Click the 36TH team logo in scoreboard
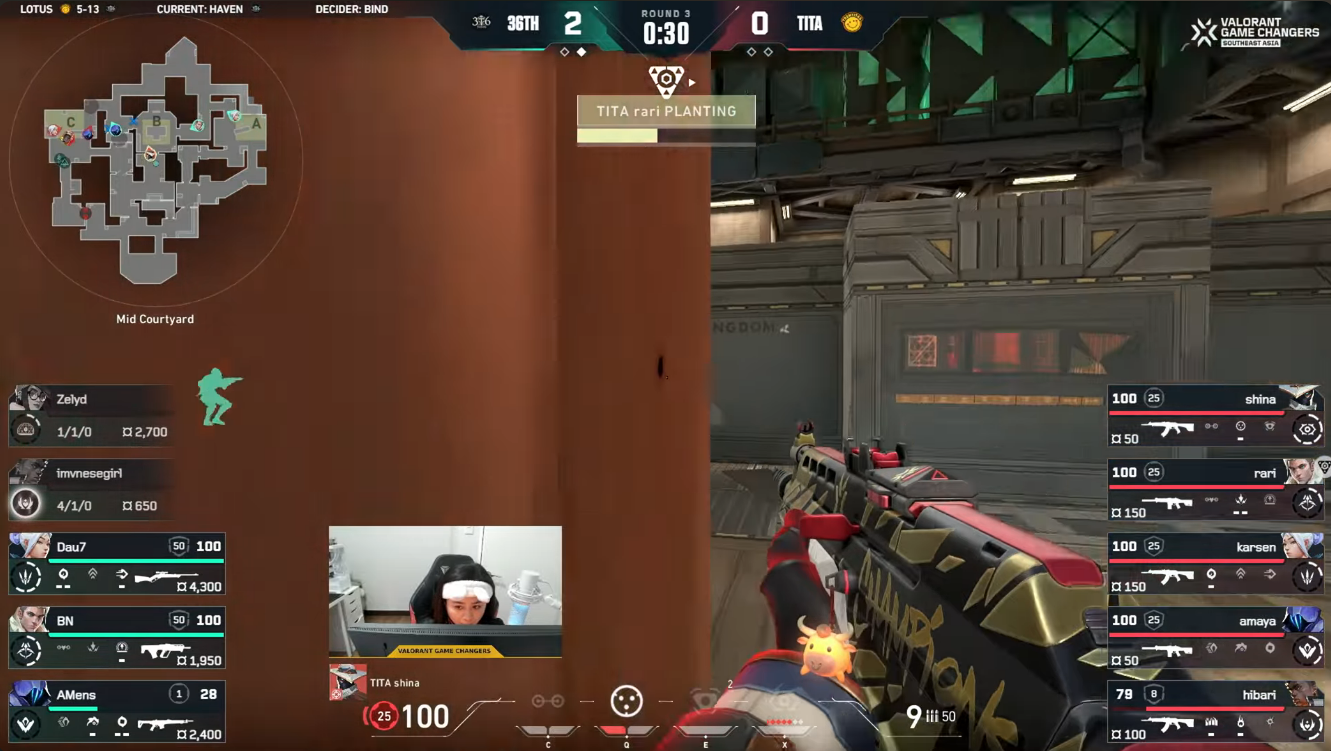Screen dimensions: 1331x751 481,23
